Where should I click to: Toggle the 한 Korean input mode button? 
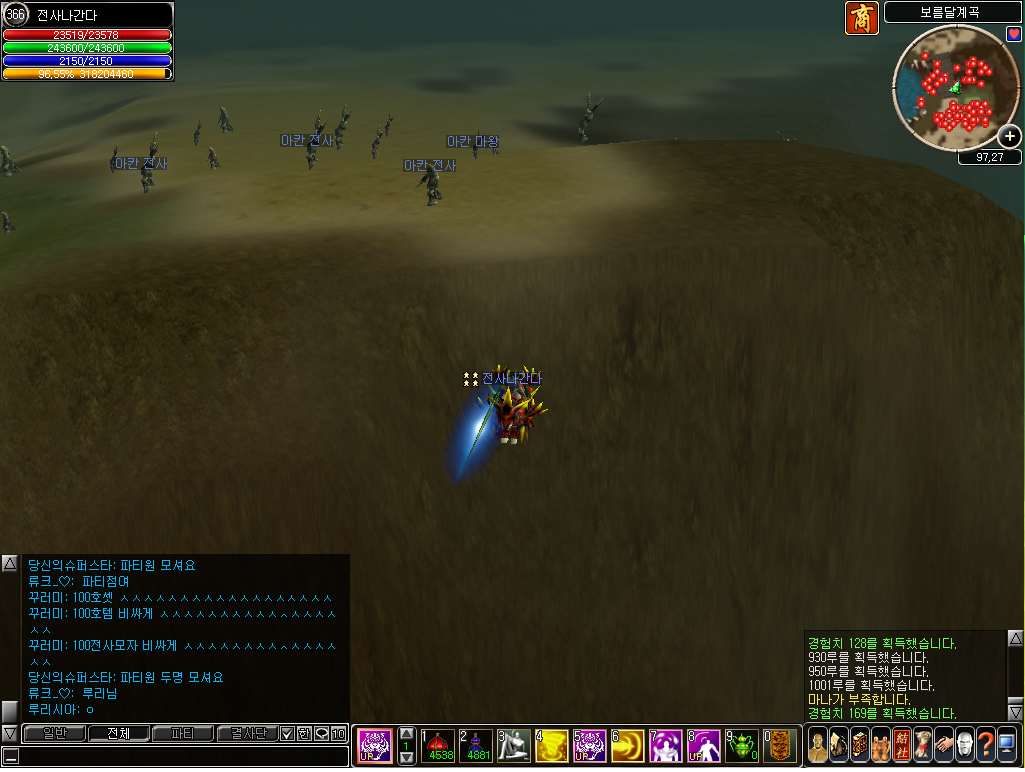(304, 734)
